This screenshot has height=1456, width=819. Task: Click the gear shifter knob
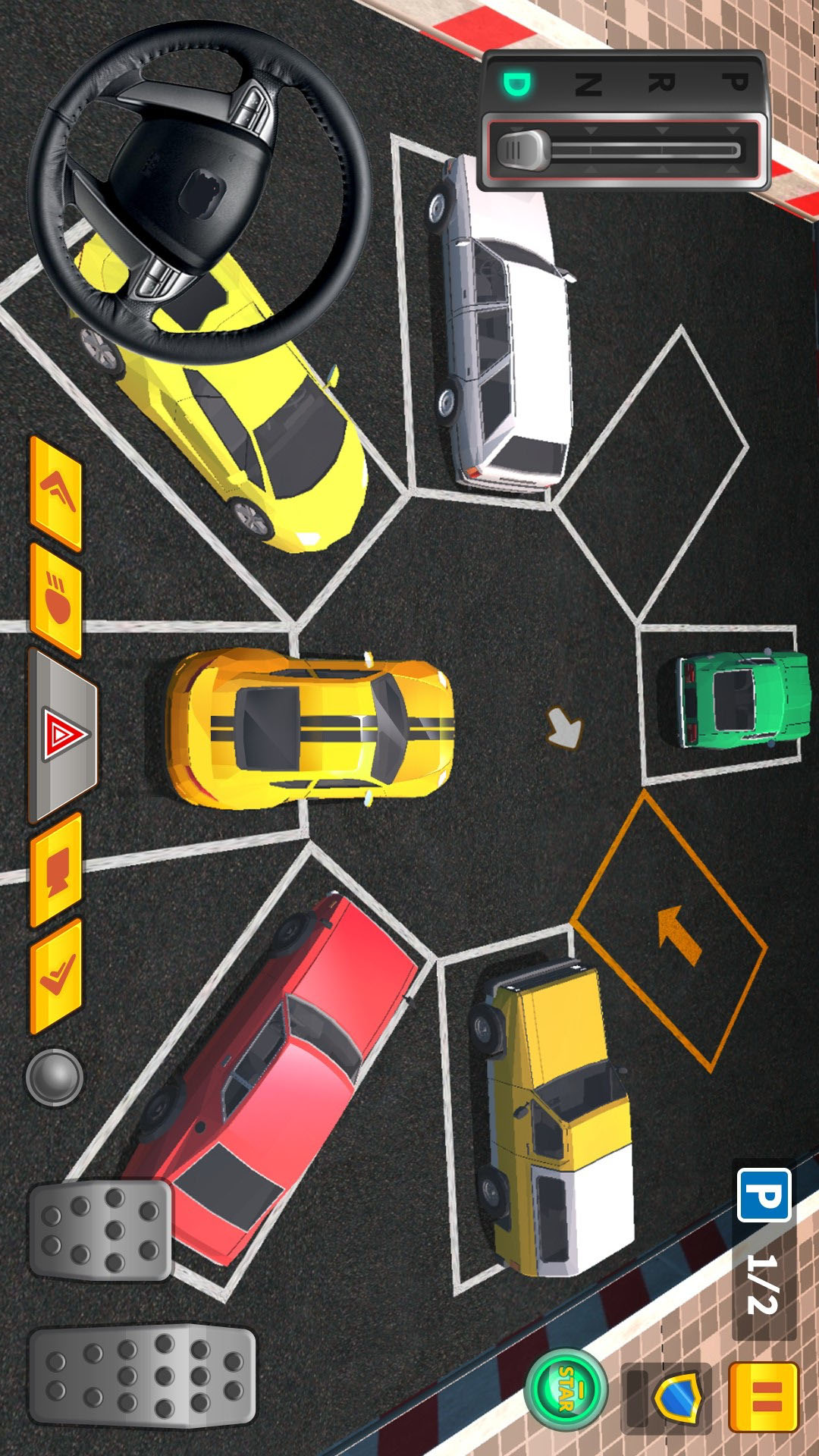[522, 150]
